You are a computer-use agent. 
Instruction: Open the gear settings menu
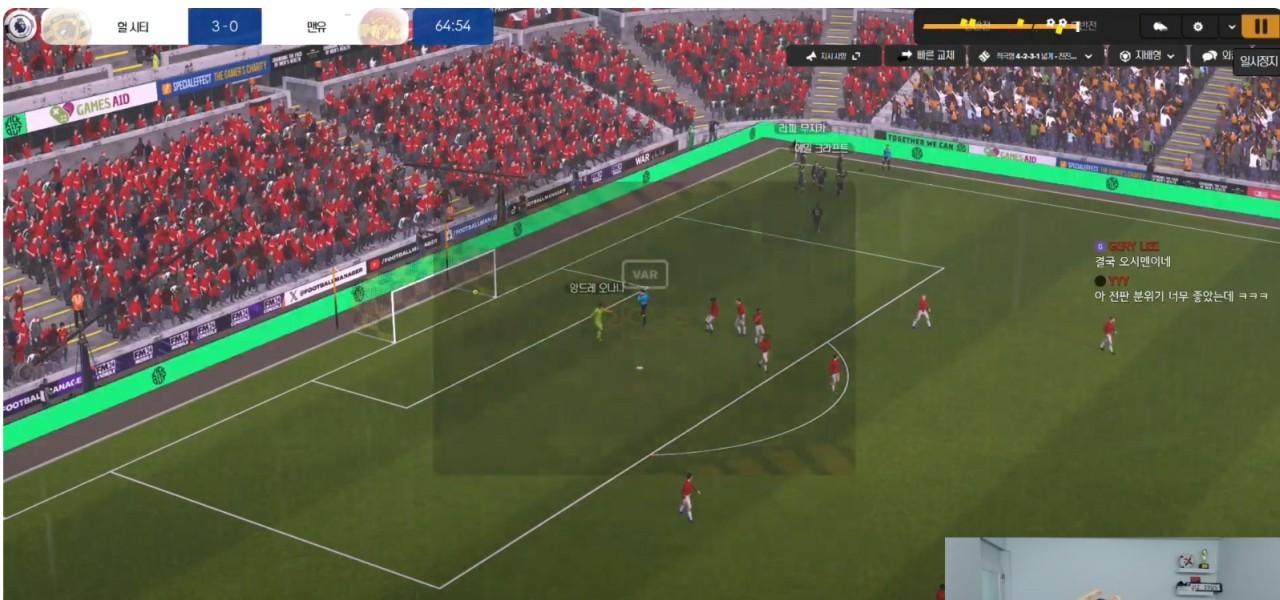1198,26
